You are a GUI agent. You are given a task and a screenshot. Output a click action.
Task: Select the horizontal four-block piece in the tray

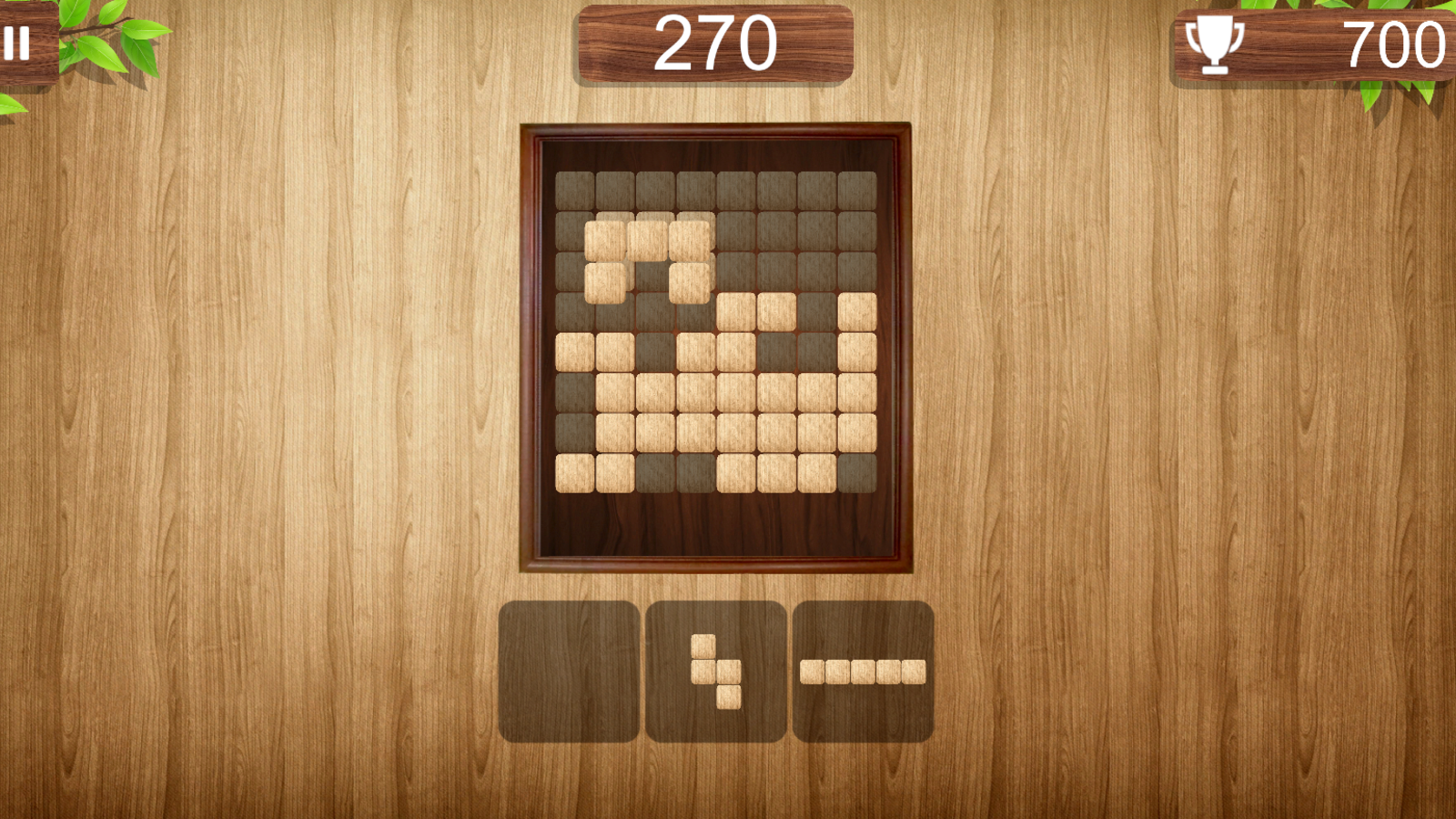click(x=862, y=670)
